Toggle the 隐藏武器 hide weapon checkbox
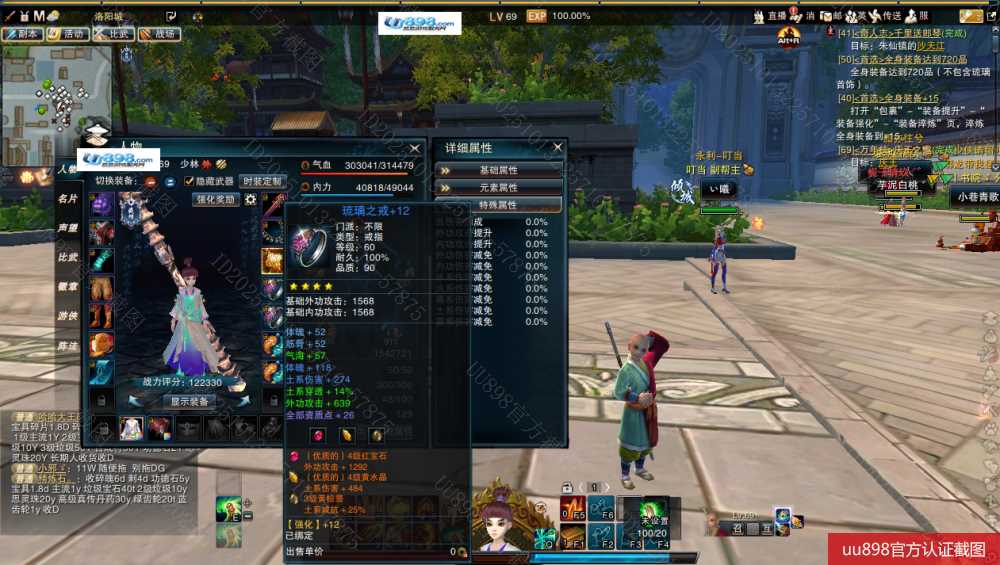The width and height of the screenshot is (1000, 565). click(190, 181)
